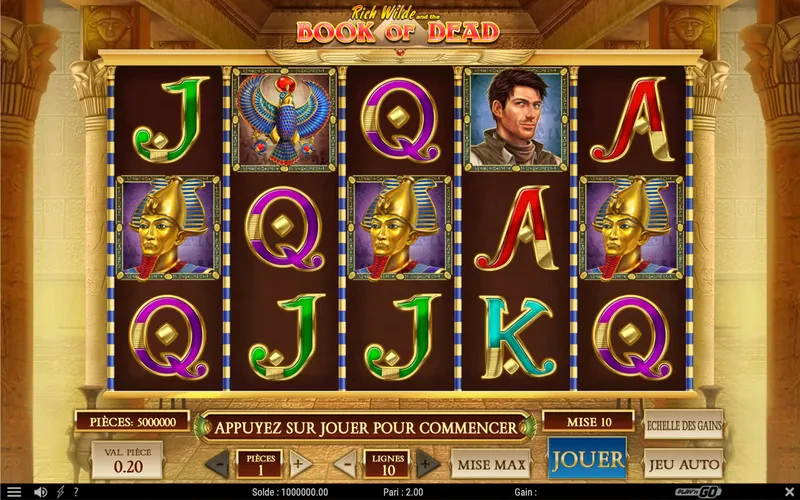The width and height of the screenshot is (800, 500).
Task: Change the VAL. PIÈCE coin value
Action: point(127,461)
